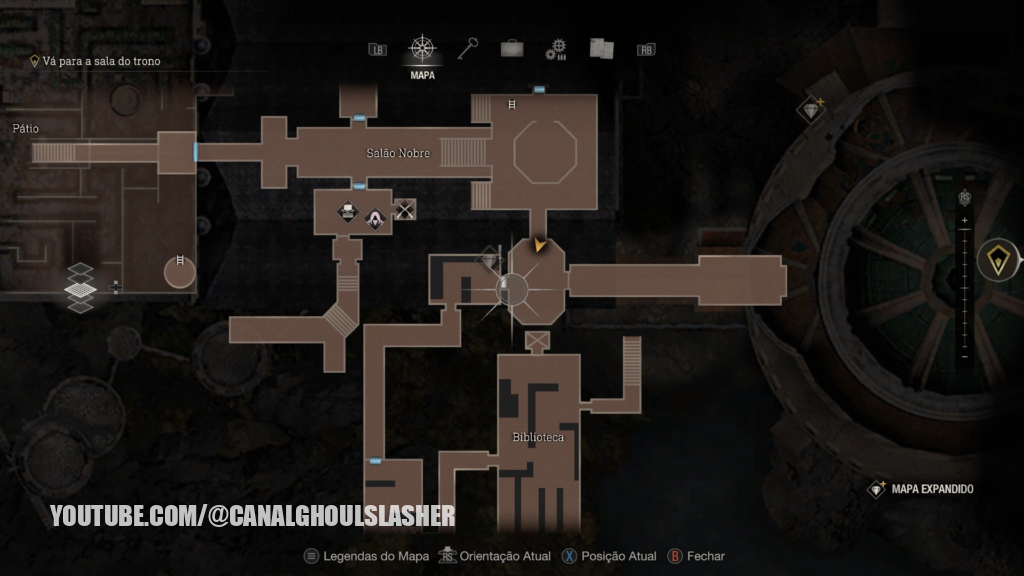Select the typewriter save point marker
1024x576 pixels.
[347, 211]
